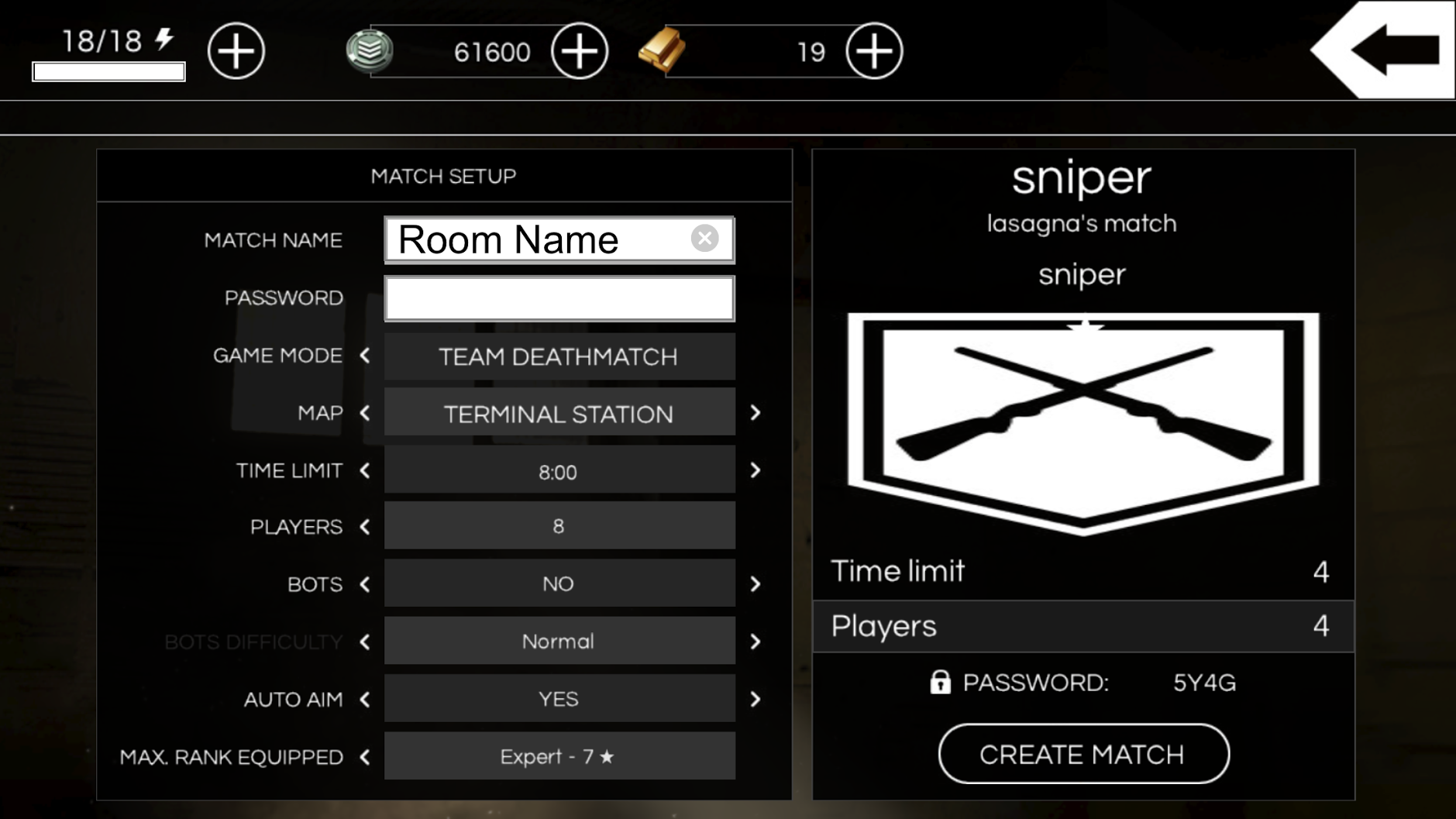The width and height of the screenshot is (1456, 819).
Task: Clear the Room Name text field
Action: [x=704, y=239]
